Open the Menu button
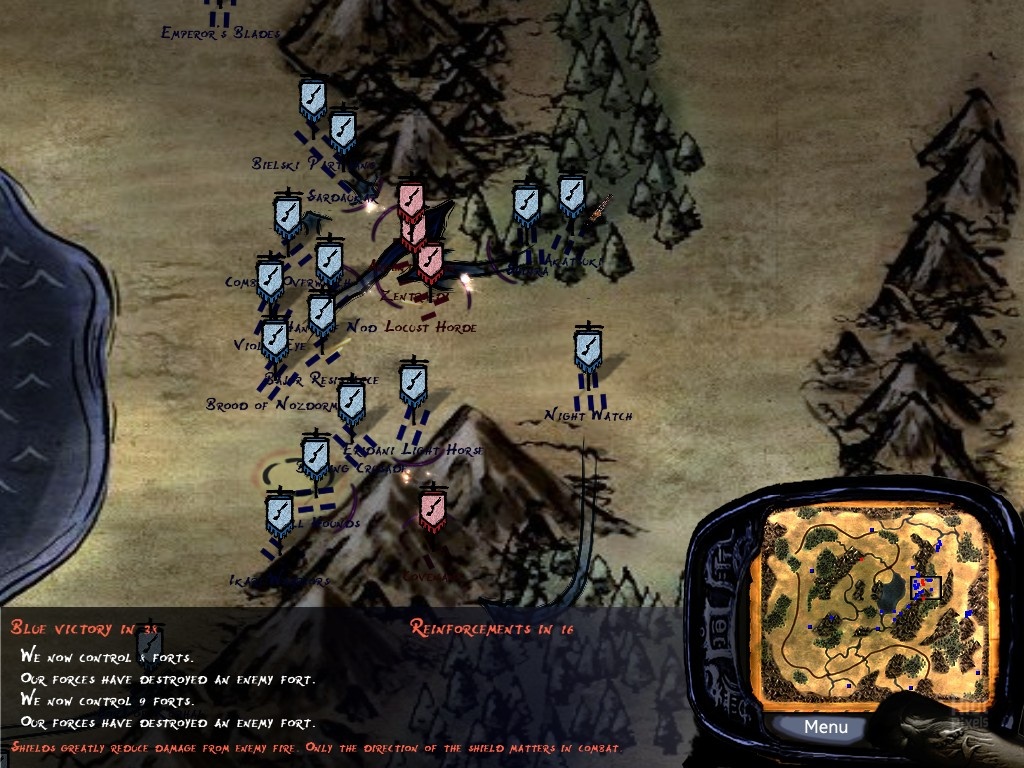 click(826, 727)
